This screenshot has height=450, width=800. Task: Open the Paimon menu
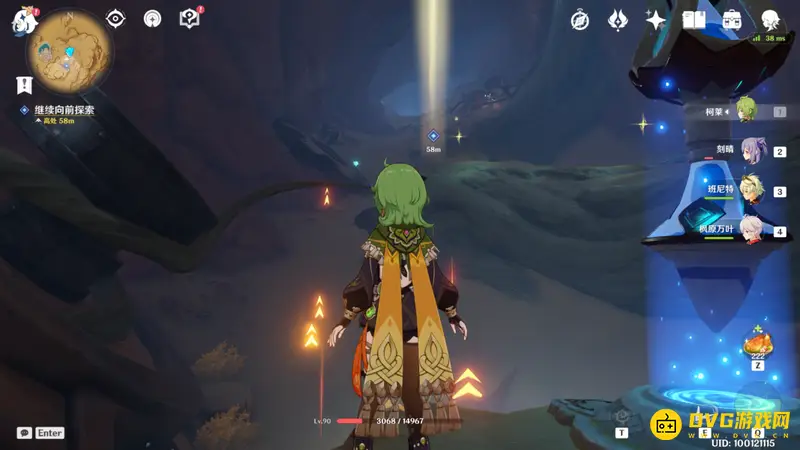(23, 20)
